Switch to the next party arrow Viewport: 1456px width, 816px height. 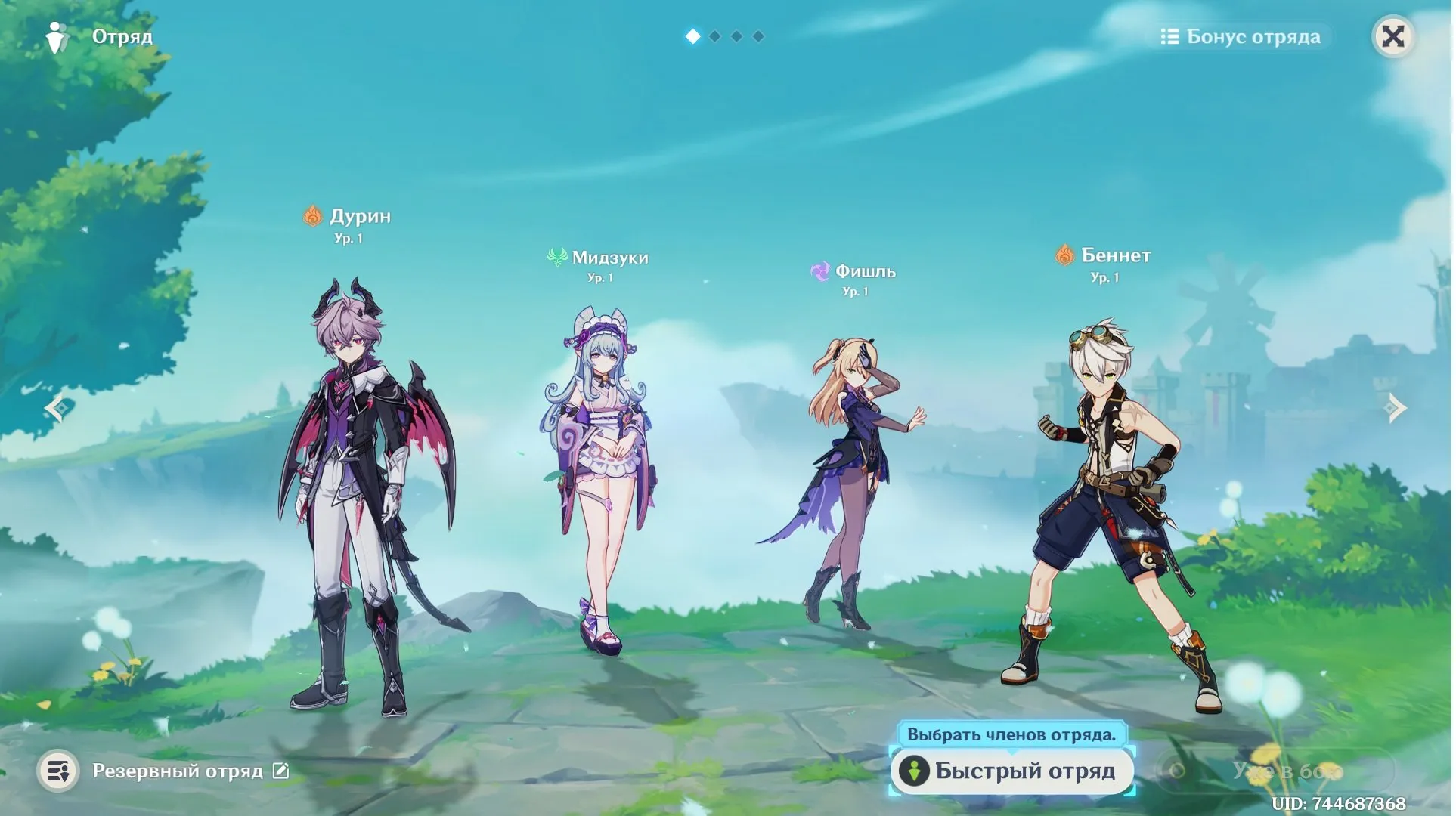click(x=1397, y=409)
